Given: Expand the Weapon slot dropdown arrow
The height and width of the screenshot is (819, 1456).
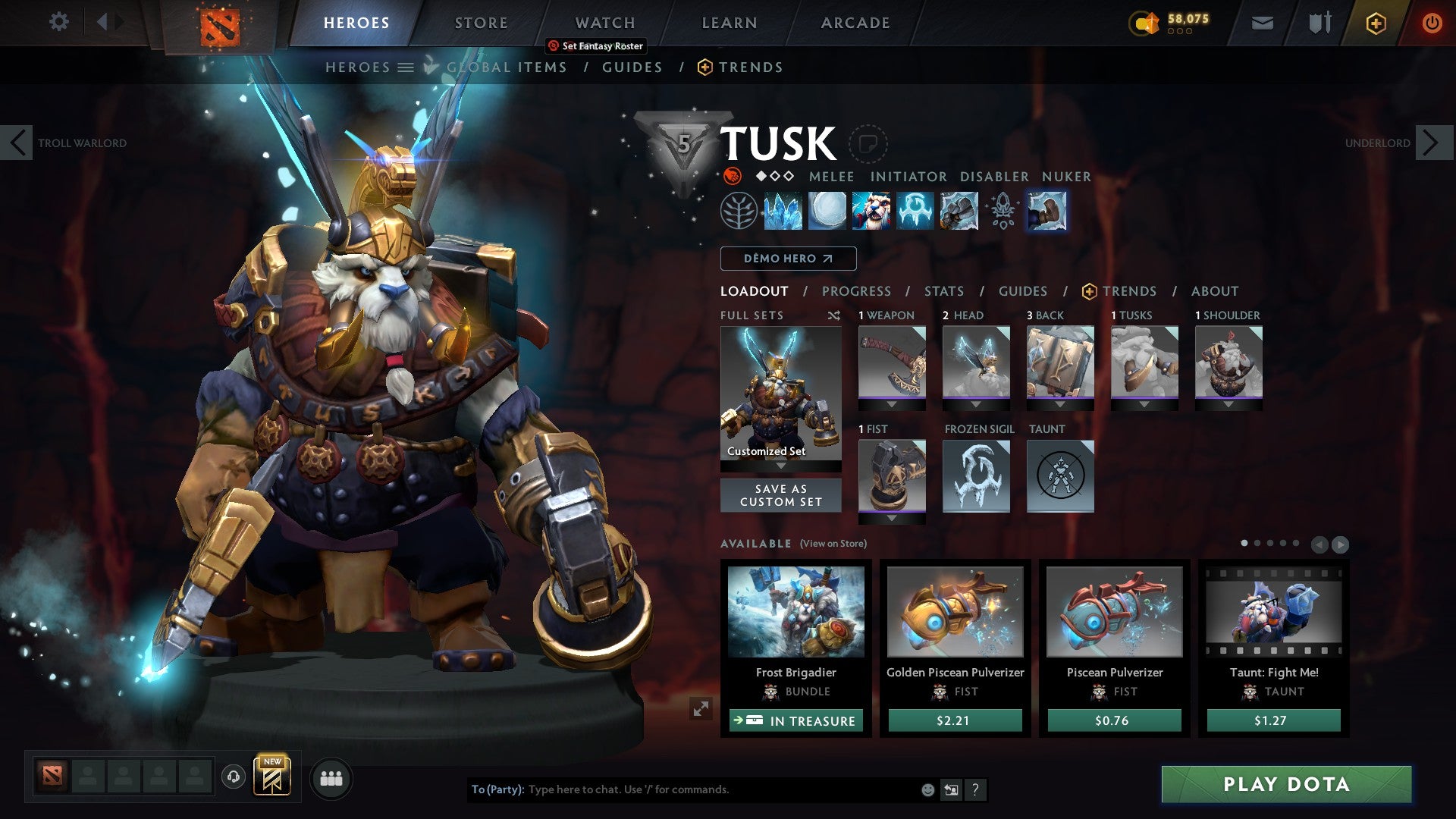Looking at the screenshot, I should point(892,404).
